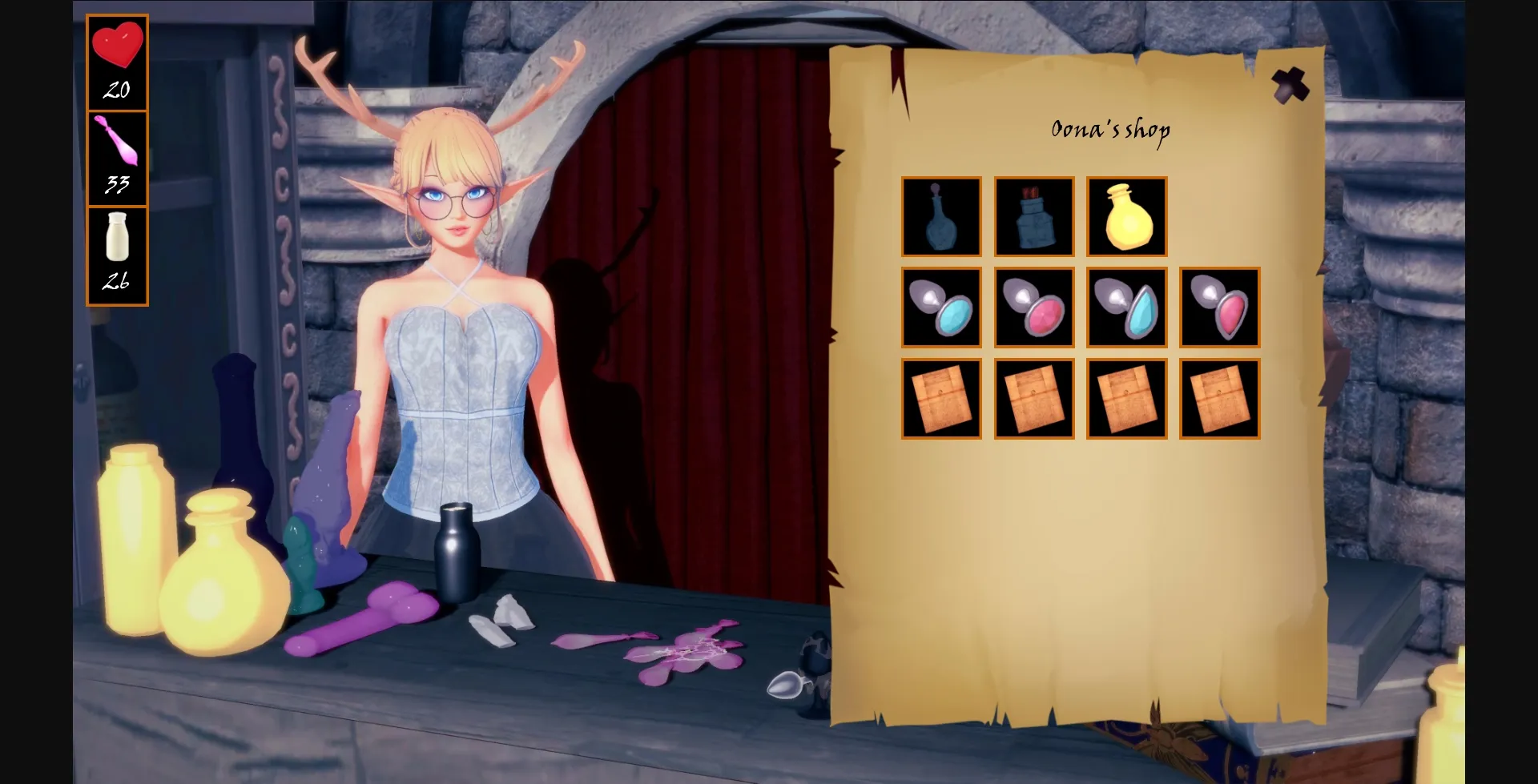Open the third wooden crate slot in shop

click(x=1126, y=399)
